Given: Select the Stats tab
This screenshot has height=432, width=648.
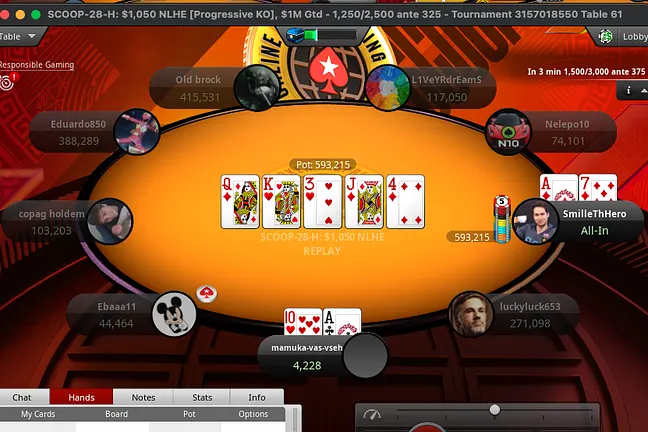Looking at the screenshot, I should coord(201,397).
